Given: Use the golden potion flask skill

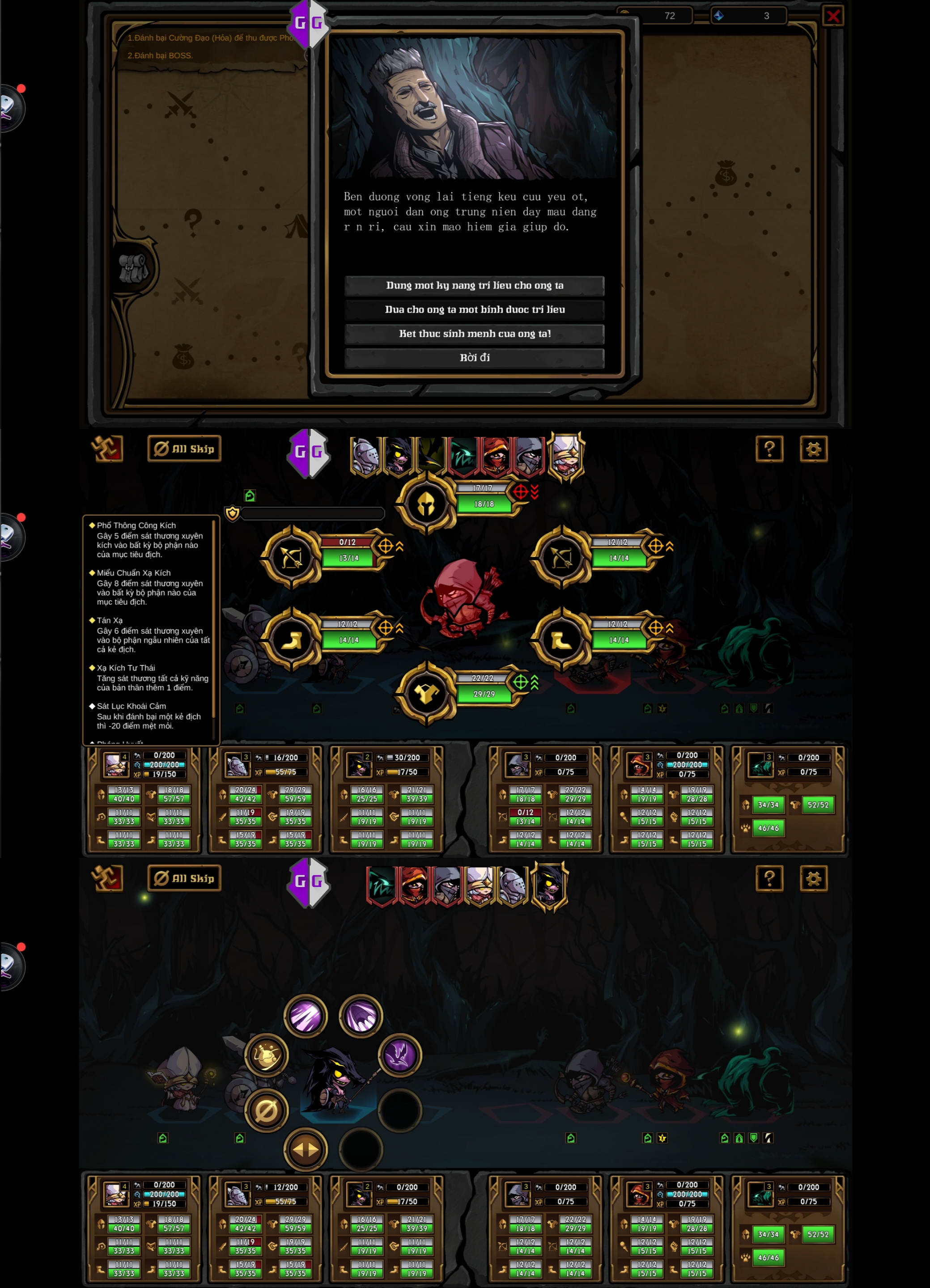Looking at the screenshot, I should pyautogui.click(x=267, y=1055).
